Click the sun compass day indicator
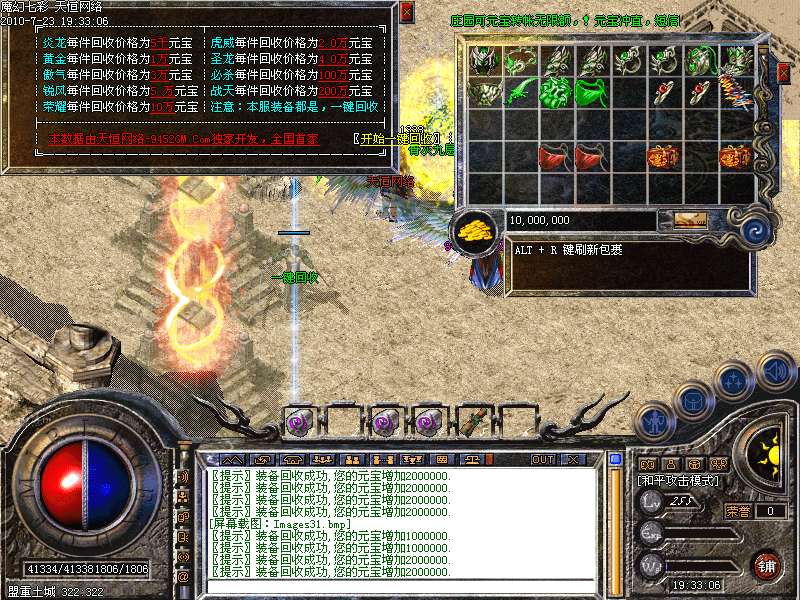 768,449
